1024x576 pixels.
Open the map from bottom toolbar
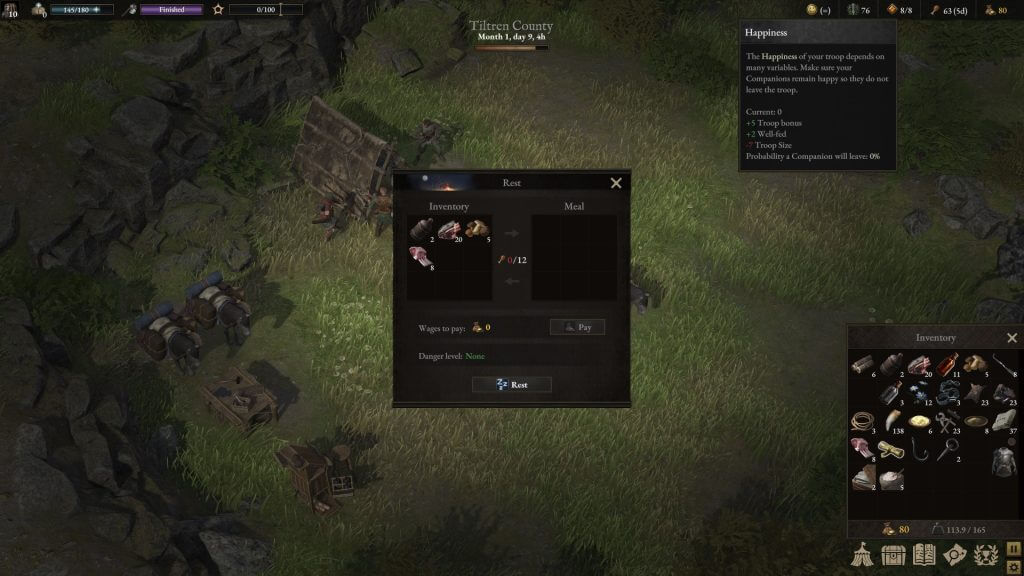pyautogui.click(x=955, y=555)
